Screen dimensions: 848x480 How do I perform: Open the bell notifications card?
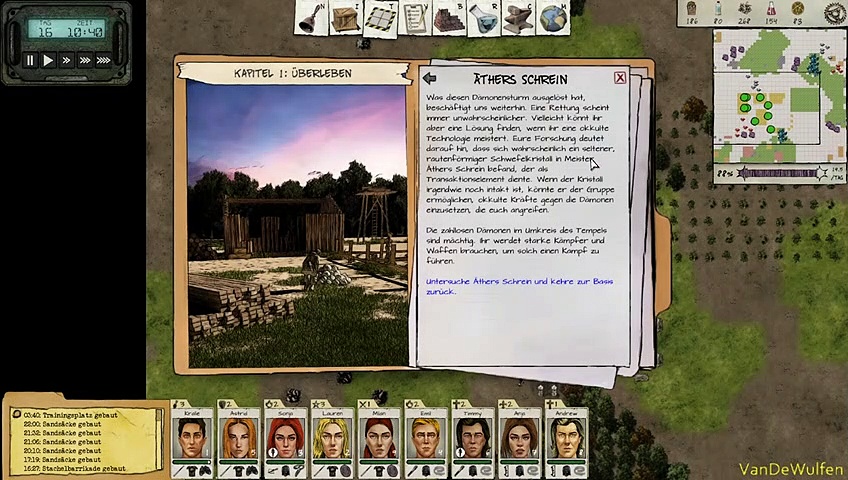pyautogui.click(x=313, y=17)
